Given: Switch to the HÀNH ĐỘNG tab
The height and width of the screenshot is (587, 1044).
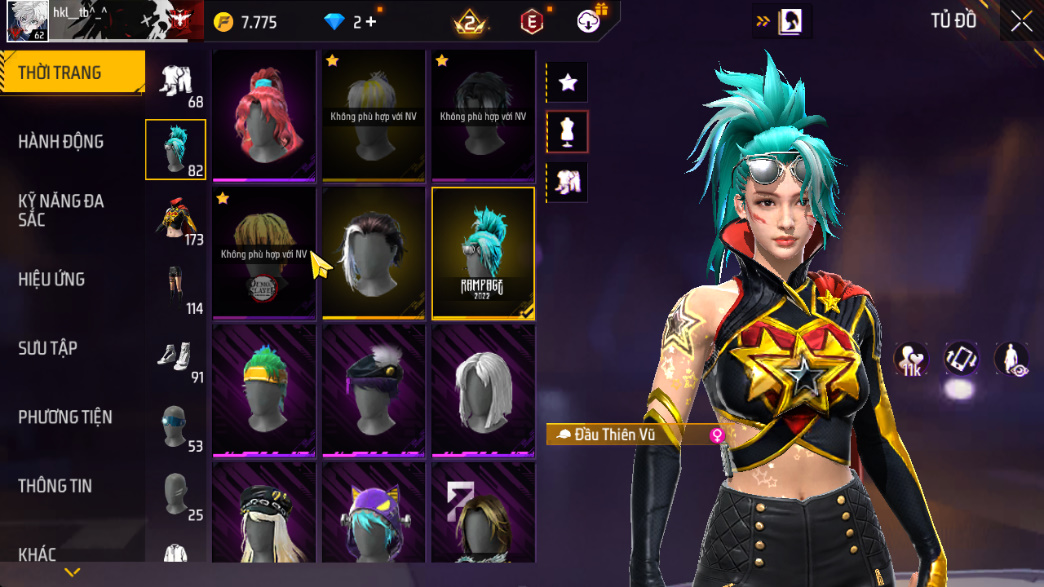Looking at the screenshot, I should coord(61,142).
